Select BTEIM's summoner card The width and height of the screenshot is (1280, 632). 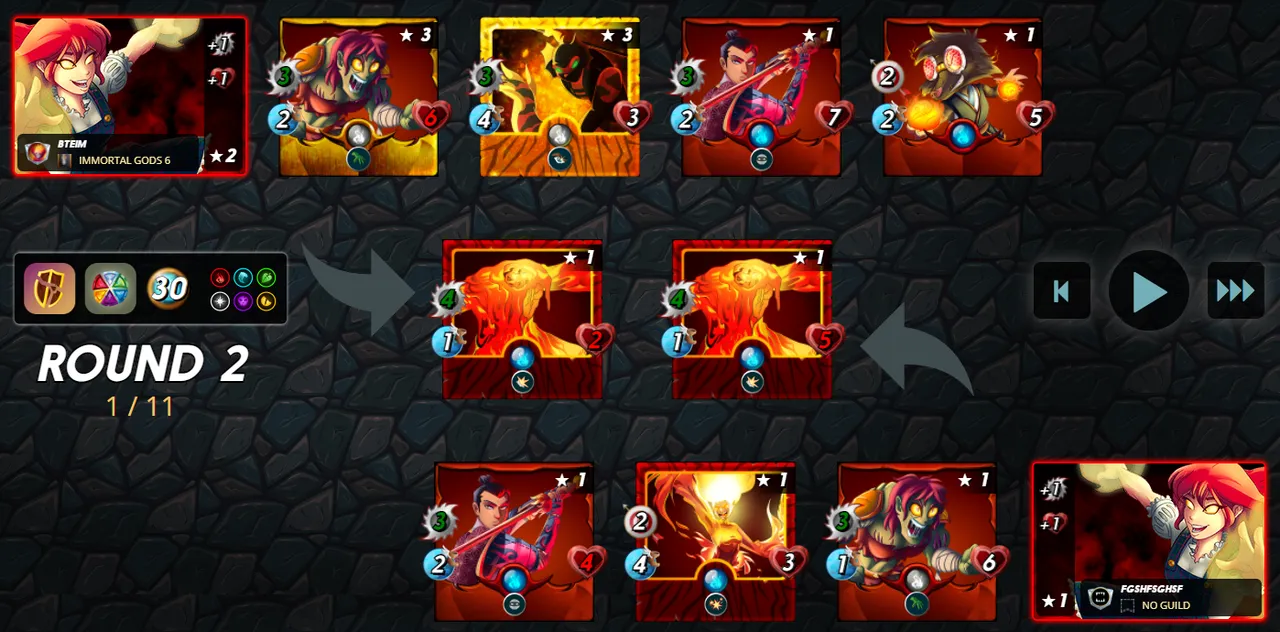[x=130, y=96]
